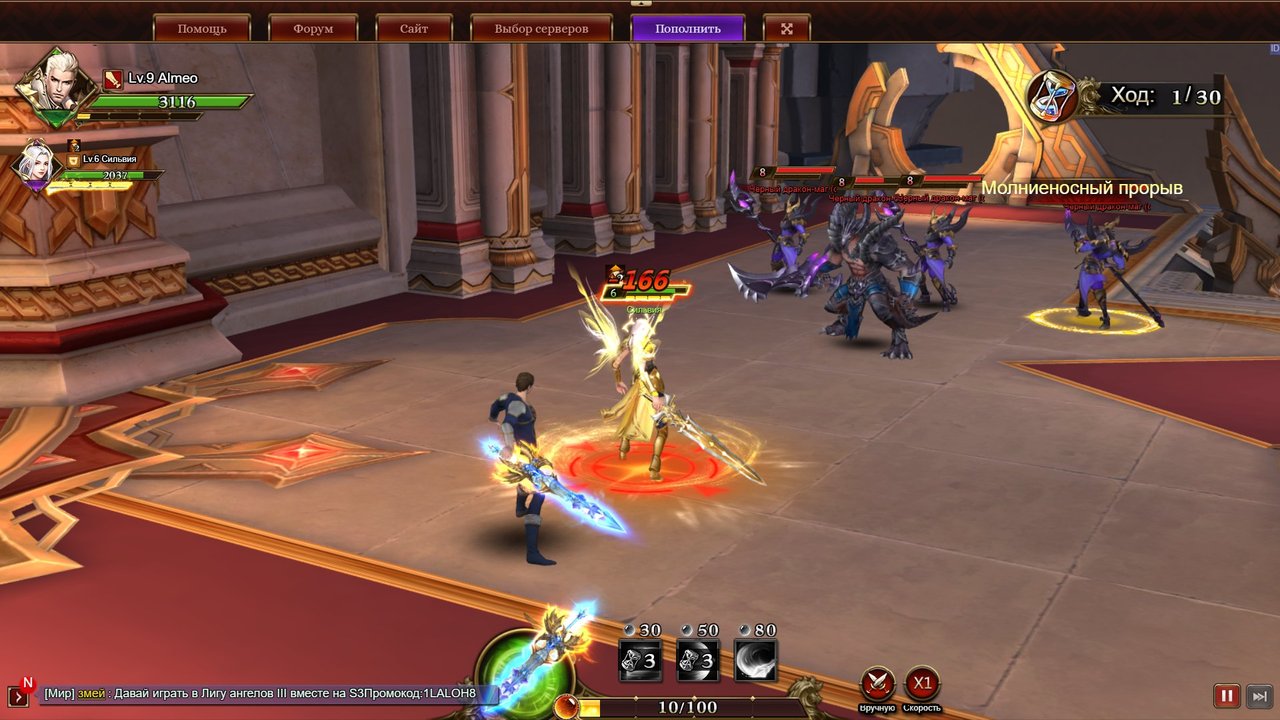This screenshot has width=1280, height=720.
Task: Toggle fullscreen with the expand arrows button
Action: (787, 28)
